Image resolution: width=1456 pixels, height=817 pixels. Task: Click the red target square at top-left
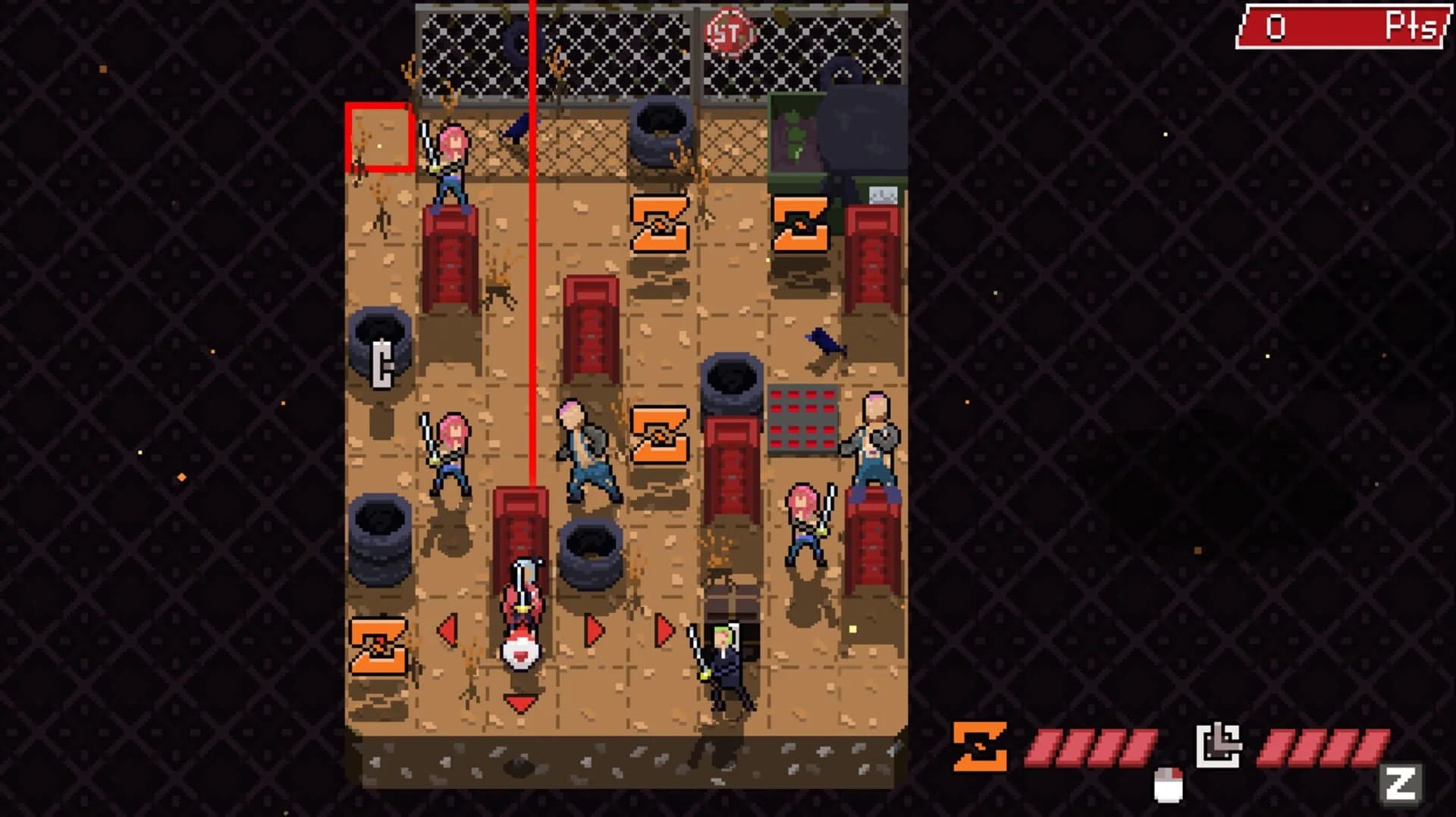[x=379, y=137]
